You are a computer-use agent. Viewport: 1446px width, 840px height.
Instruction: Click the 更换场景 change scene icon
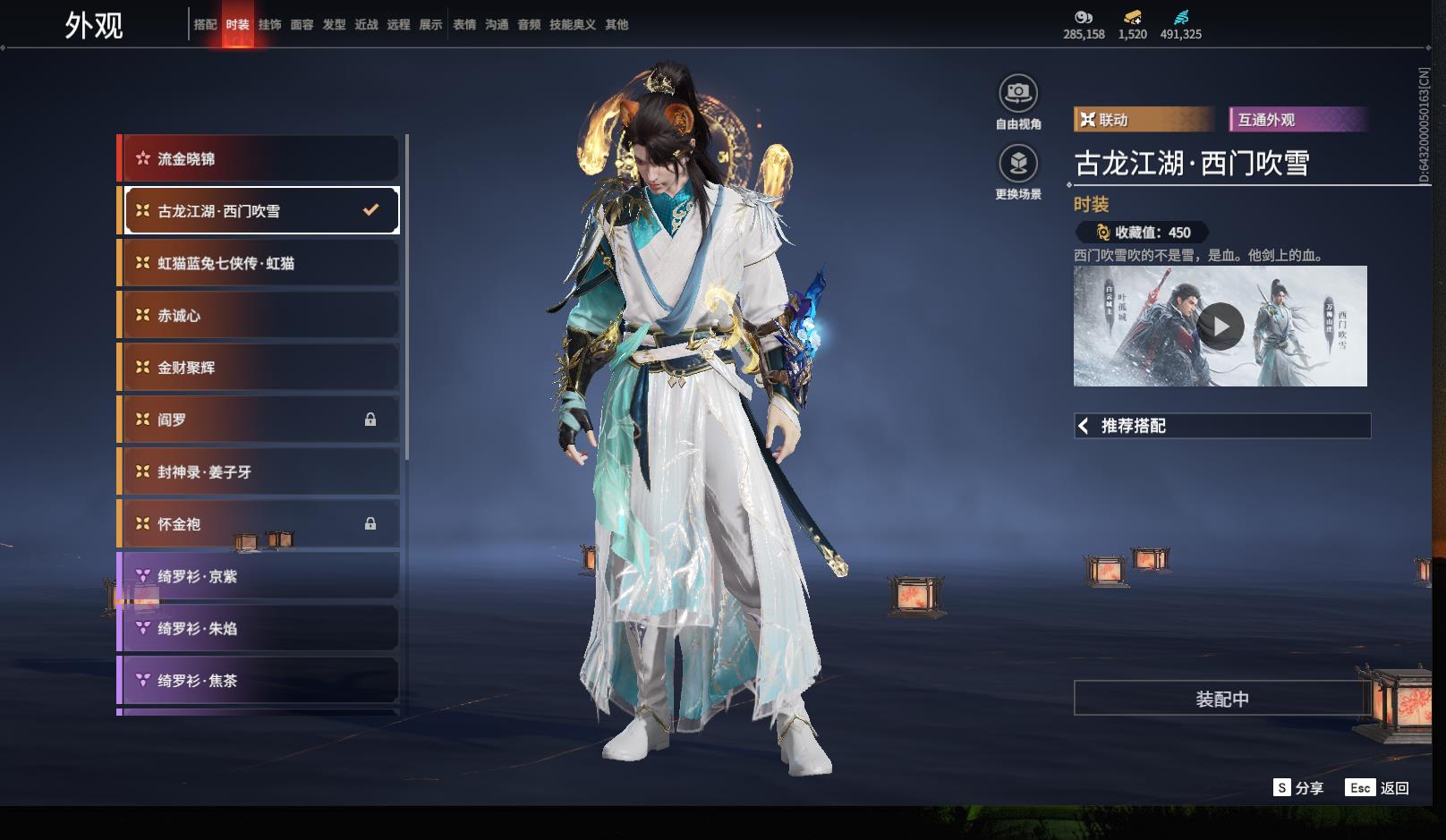1018,164
